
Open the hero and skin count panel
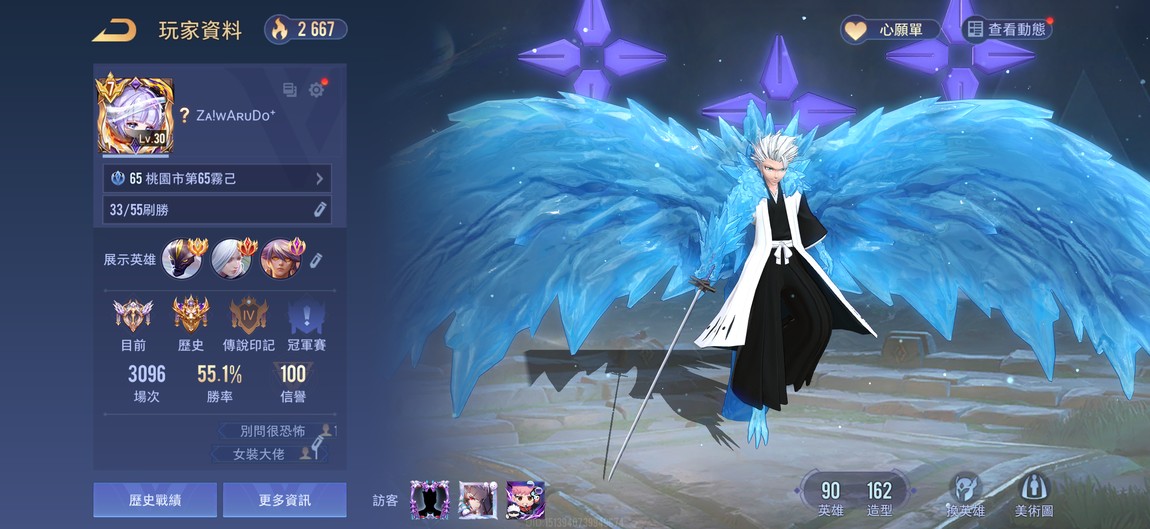pos(855,495)
